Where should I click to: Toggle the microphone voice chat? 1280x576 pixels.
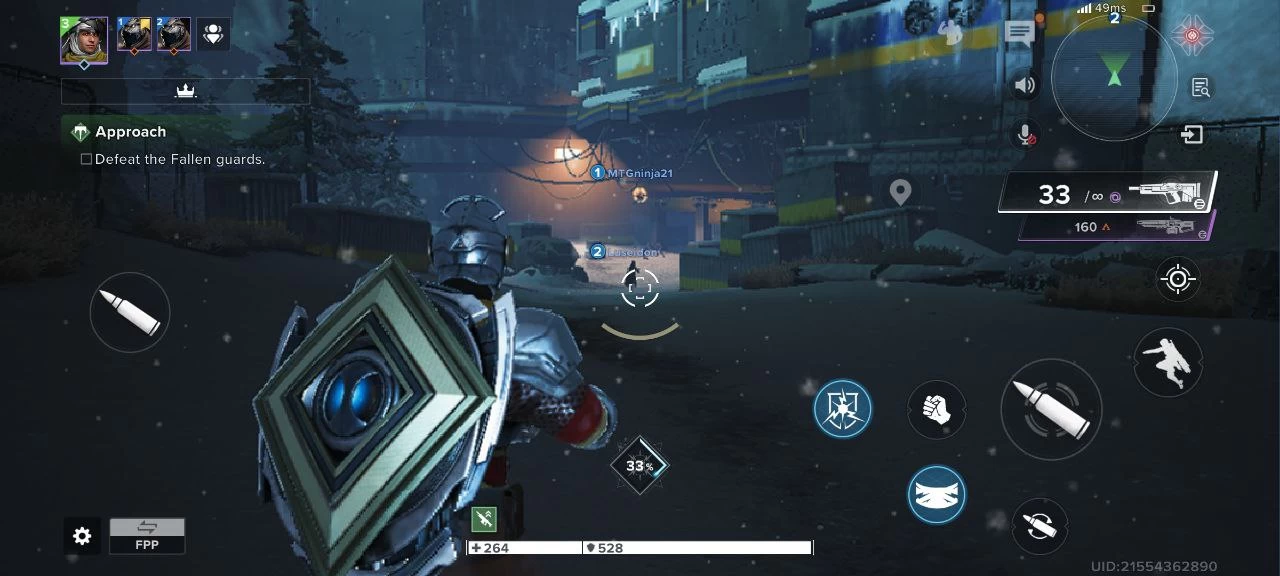click(1024, 133)
